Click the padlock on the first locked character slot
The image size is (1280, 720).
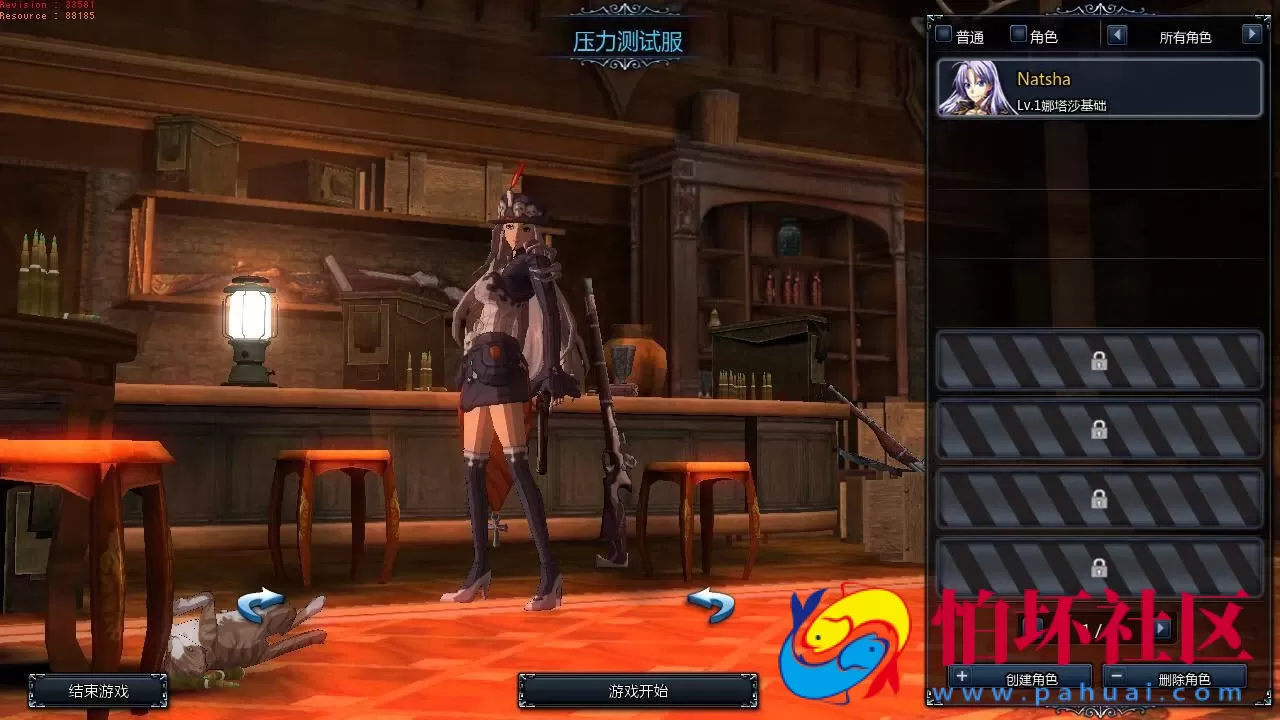coord(1100,361)
